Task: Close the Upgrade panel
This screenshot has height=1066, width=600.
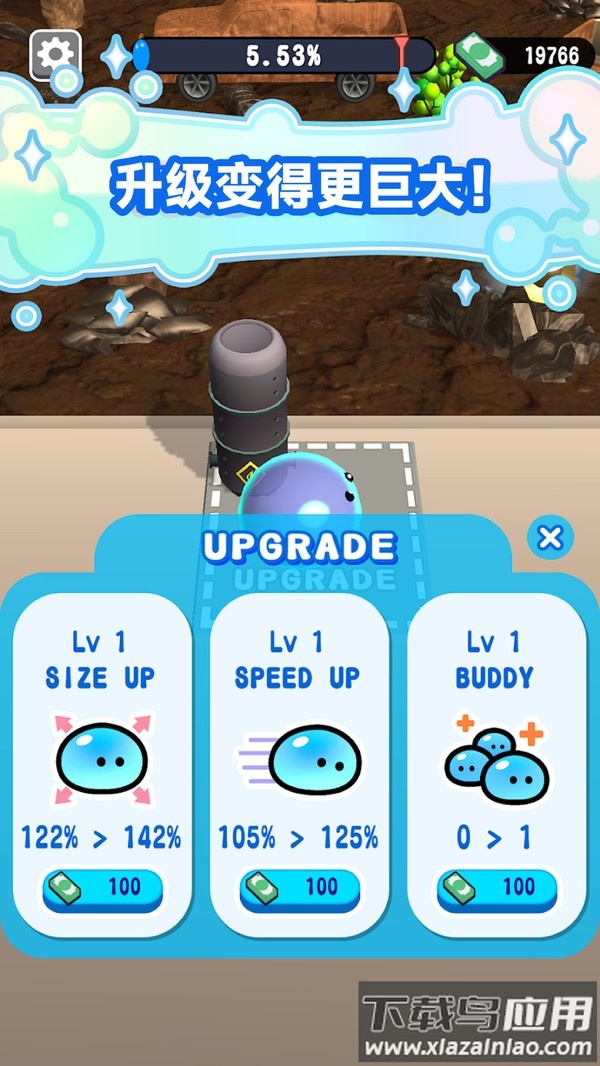Action: coord(549,538)
